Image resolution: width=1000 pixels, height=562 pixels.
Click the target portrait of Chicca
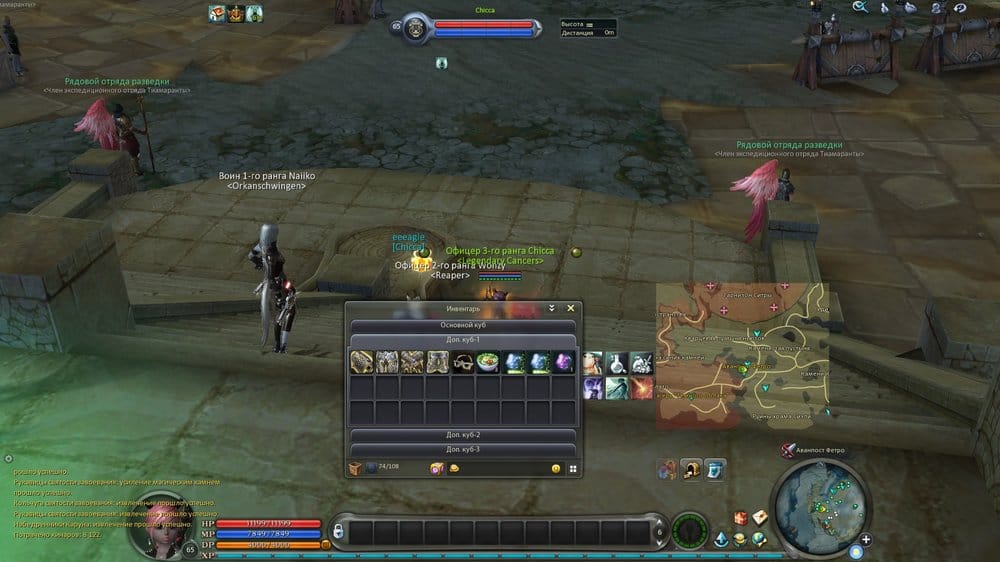coord(413,28)
